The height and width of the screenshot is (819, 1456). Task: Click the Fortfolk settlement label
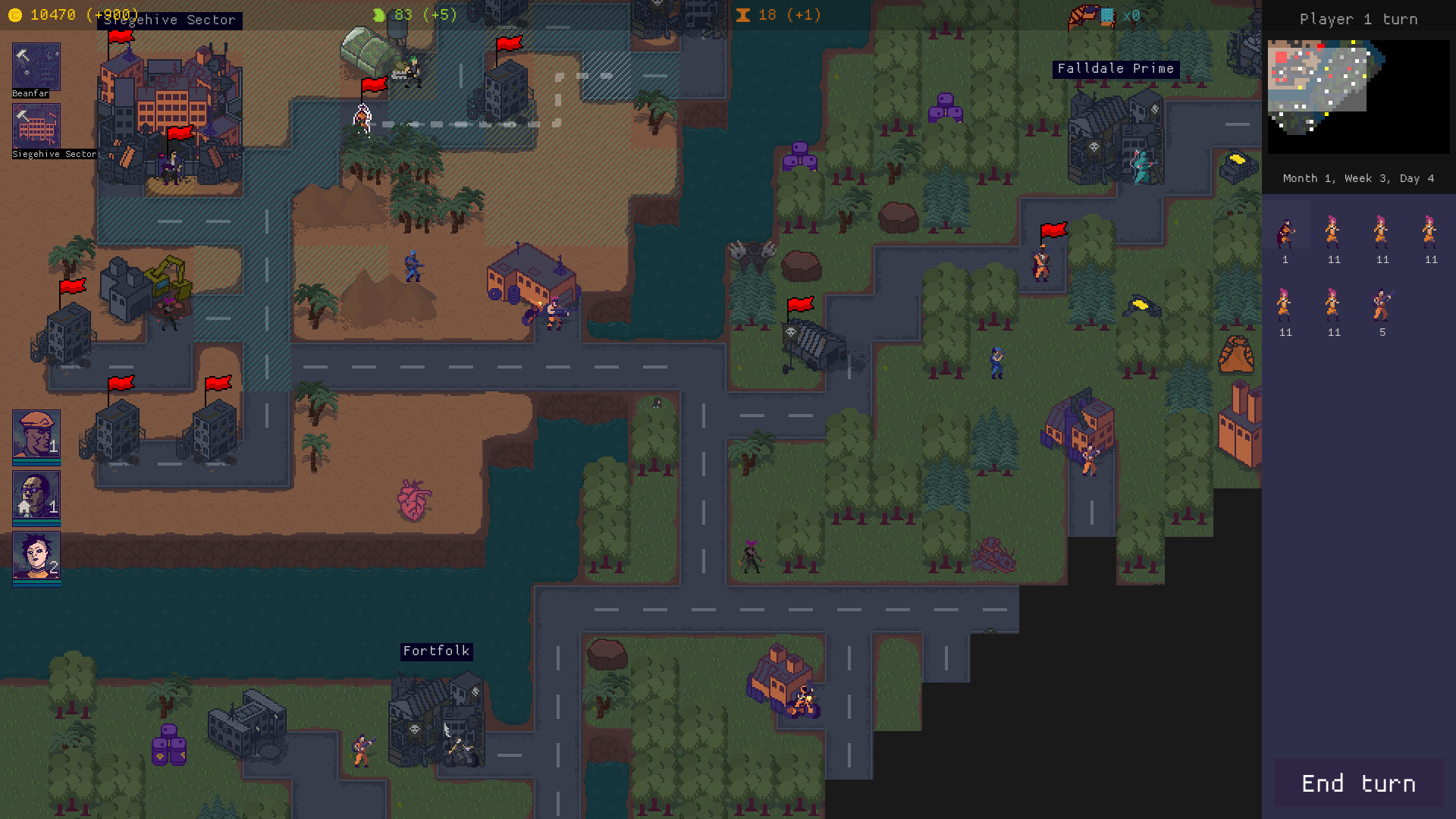437,651
